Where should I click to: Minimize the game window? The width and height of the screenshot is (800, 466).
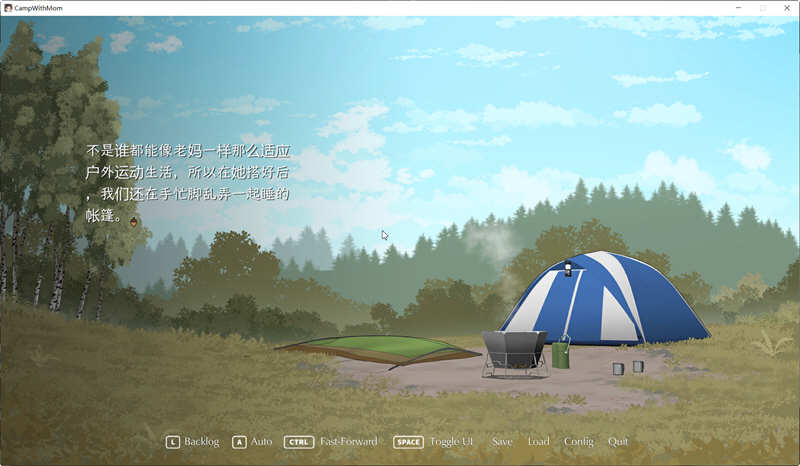coord(739,7)
